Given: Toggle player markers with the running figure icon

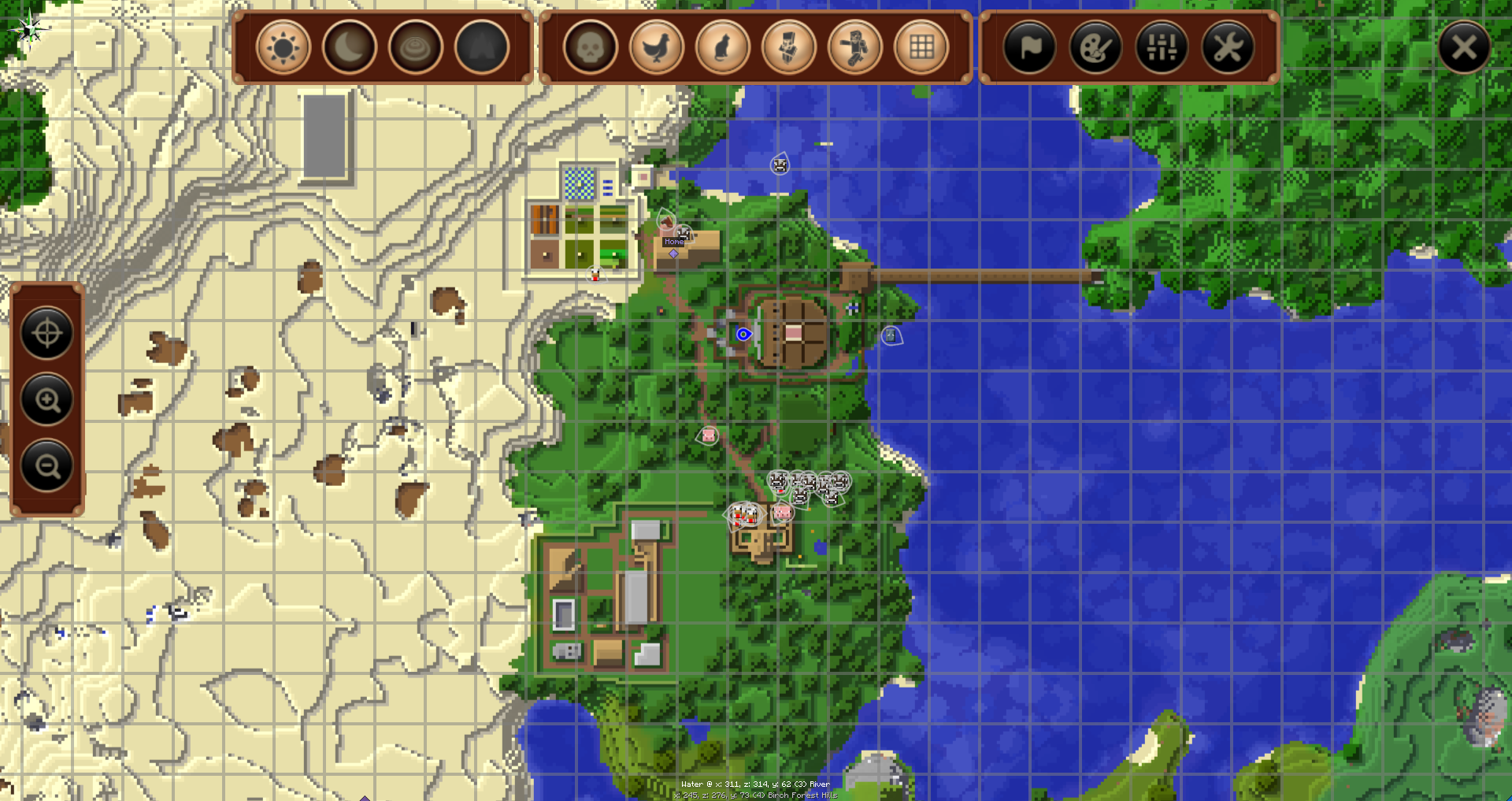Looking at the screenshot, I should pos(855,48).
